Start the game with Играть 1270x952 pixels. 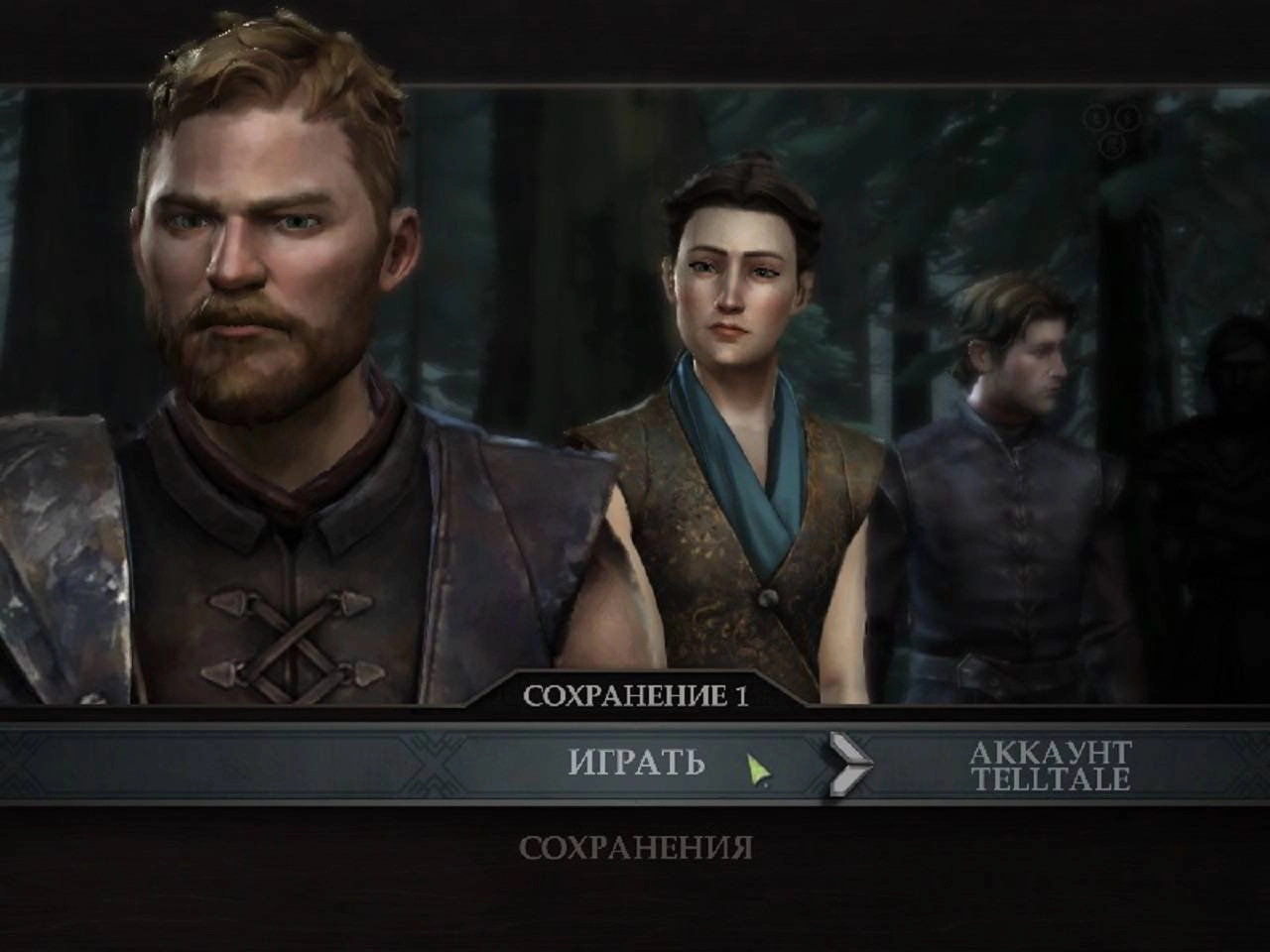pos(636,762)
